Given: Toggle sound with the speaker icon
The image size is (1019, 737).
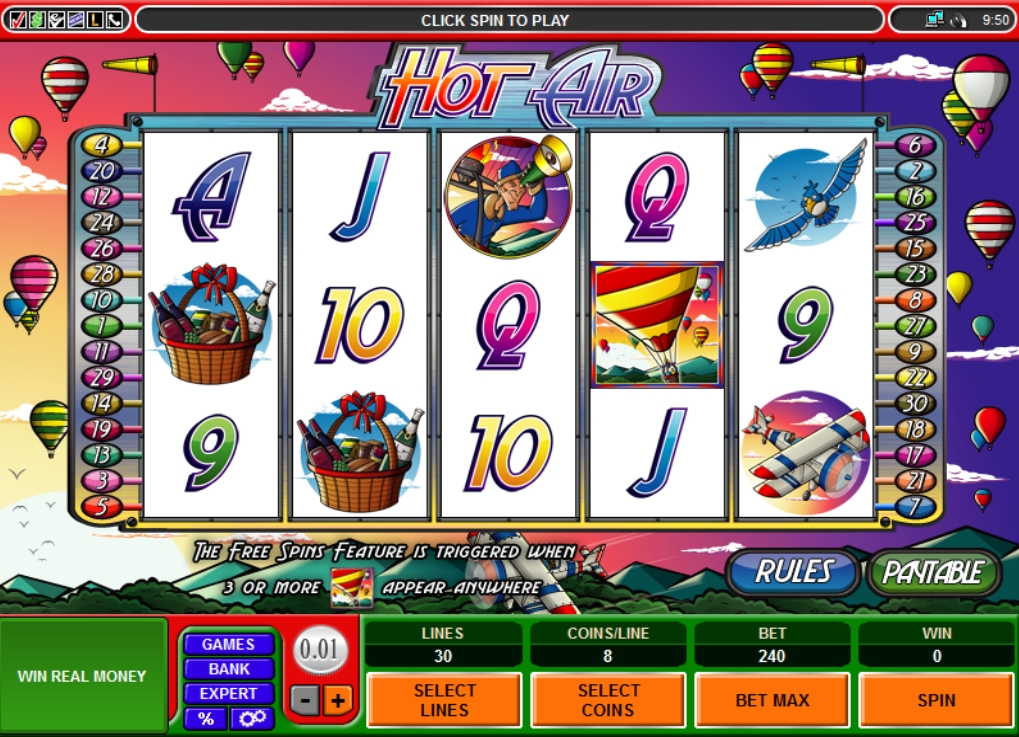Looking at the screenshot, I should pyautogui.click(x=958, y=19).
